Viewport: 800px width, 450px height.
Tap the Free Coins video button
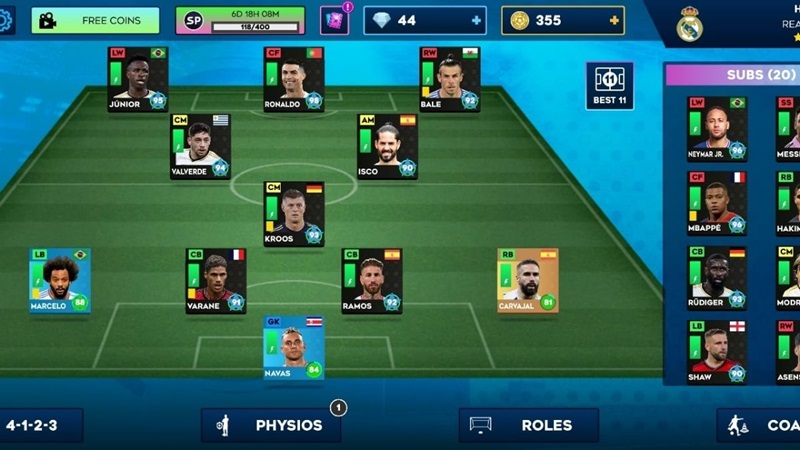[95, 20]
